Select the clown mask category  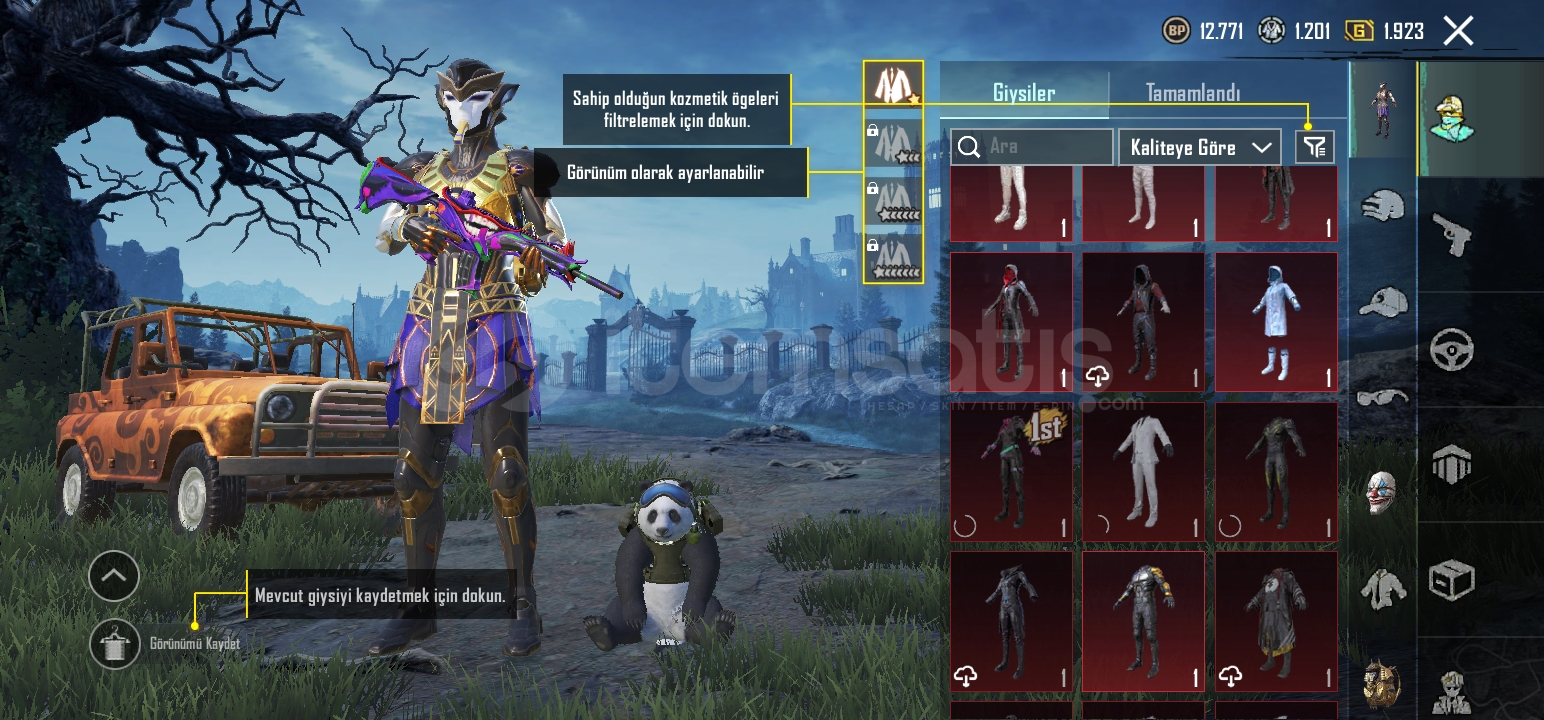[1381, 492]
